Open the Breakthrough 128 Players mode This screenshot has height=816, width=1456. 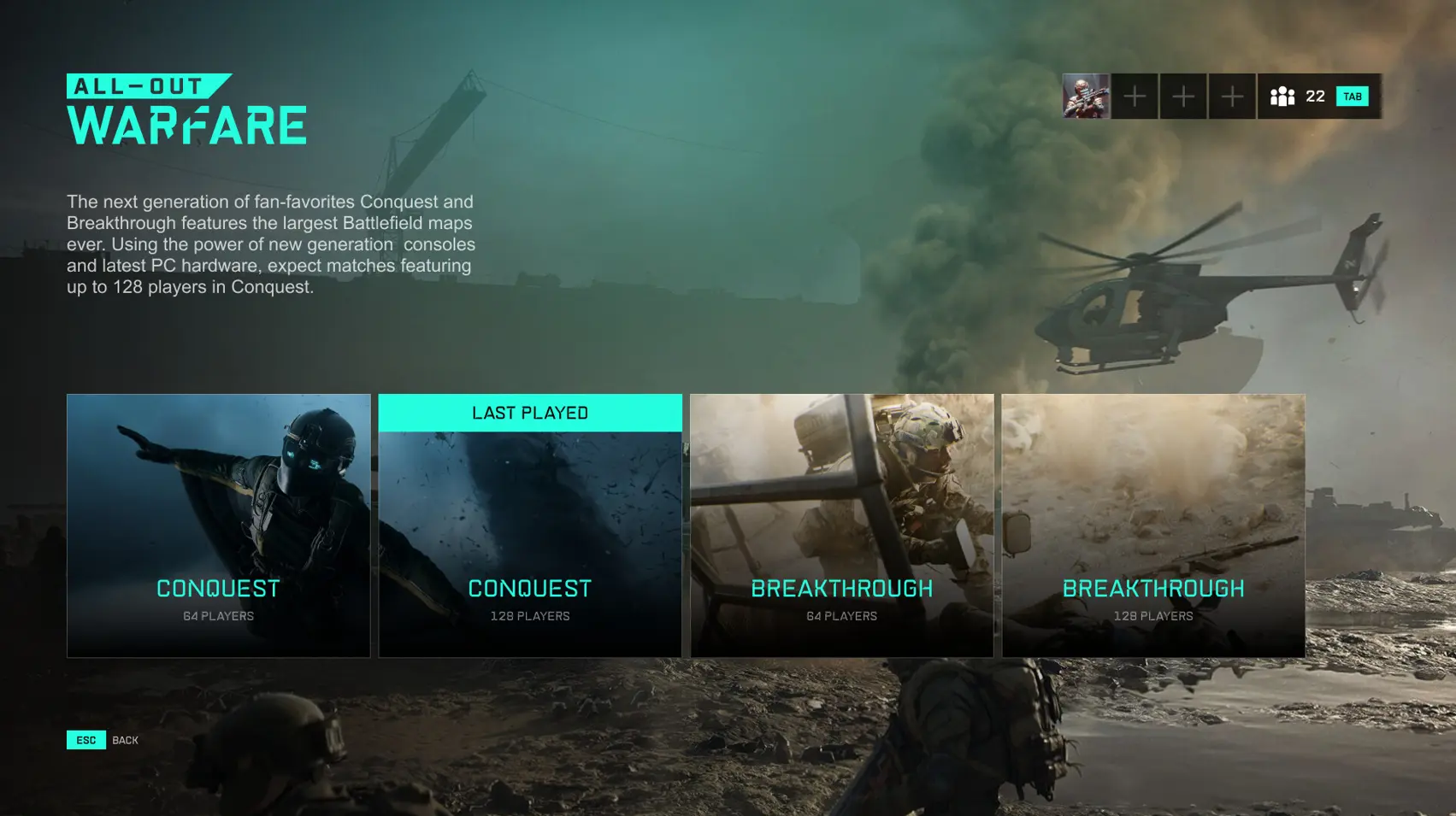1152,525
